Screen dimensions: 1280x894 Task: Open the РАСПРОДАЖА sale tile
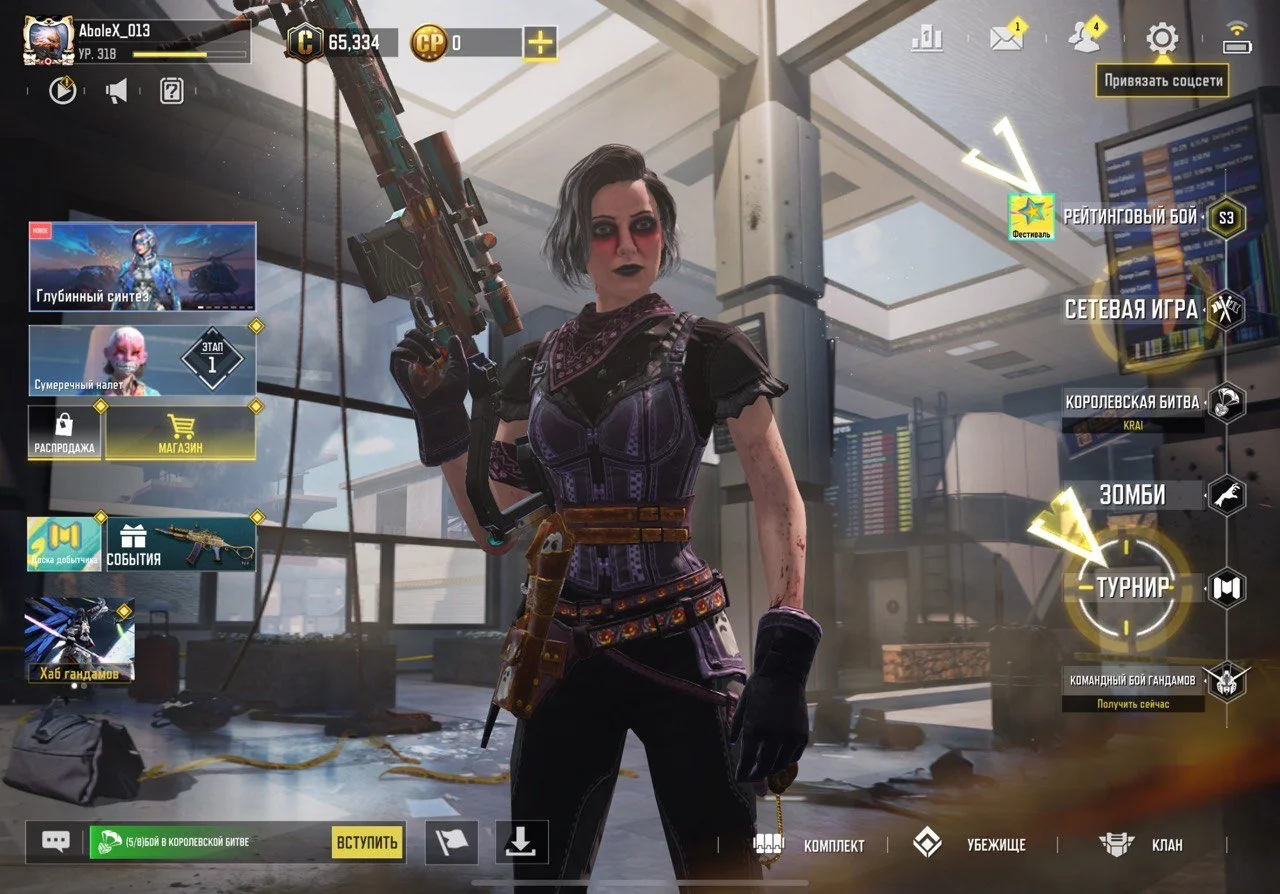coord(64,433)
